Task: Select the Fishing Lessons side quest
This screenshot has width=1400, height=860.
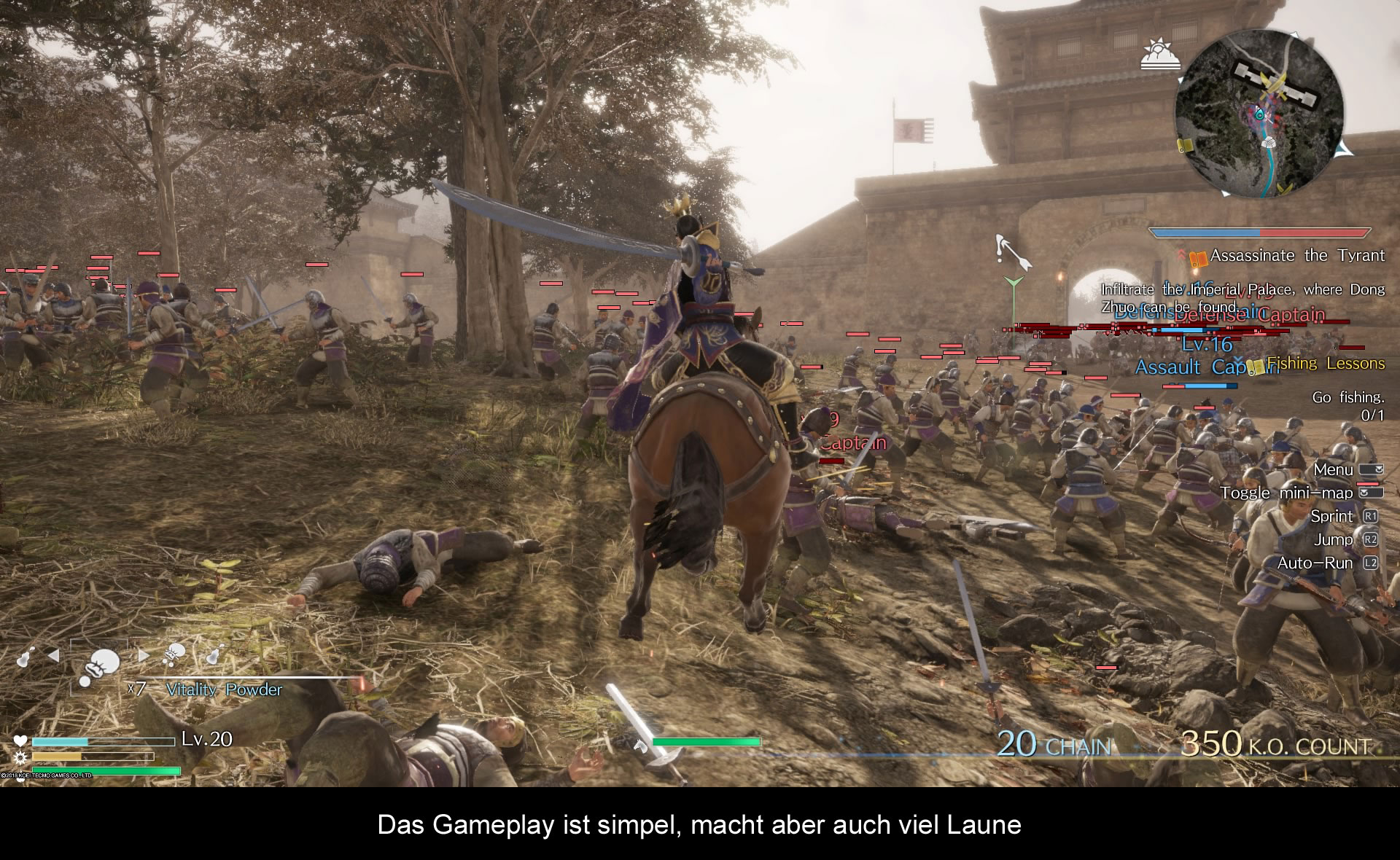Action: pos(1324,363)
